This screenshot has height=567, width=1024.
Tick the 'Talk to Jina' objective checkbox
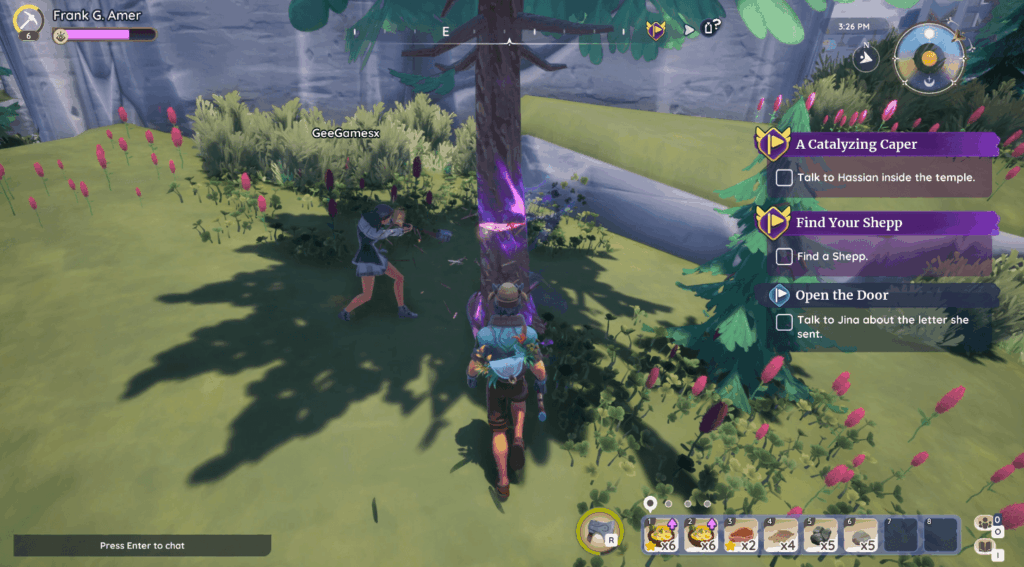point(784,321)
